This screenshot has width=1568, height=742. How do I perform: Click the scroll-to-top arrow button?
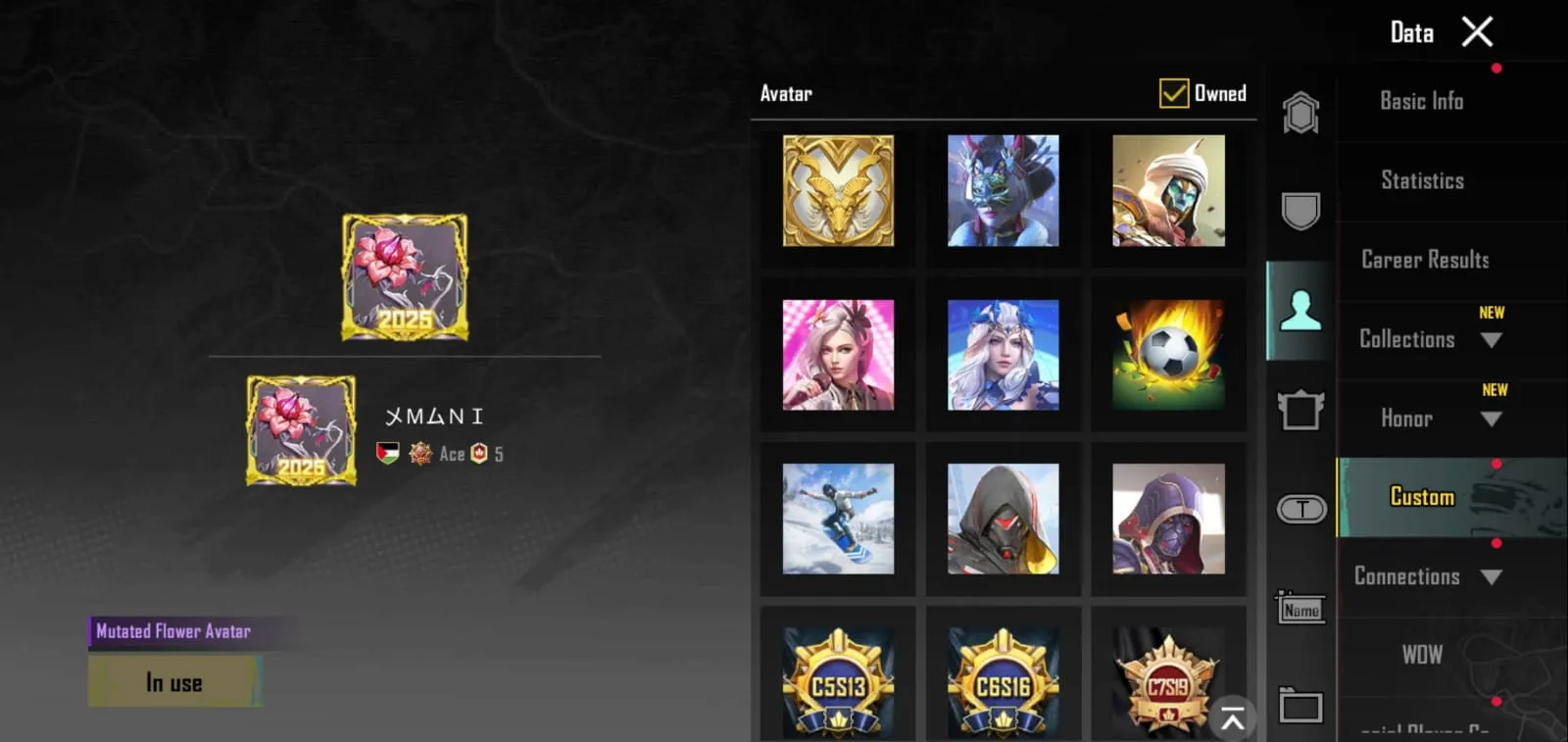click(1232, 718)
